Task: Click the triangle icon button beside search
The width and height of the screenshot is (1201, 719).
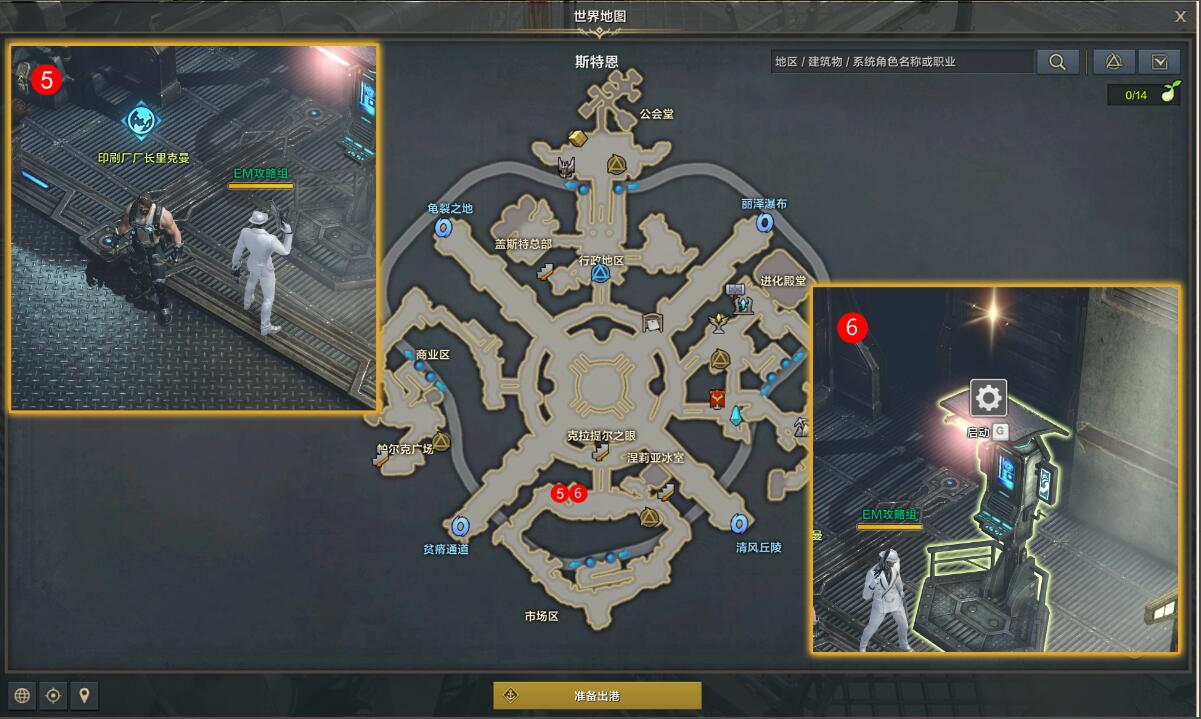Action: point(1113,62)
